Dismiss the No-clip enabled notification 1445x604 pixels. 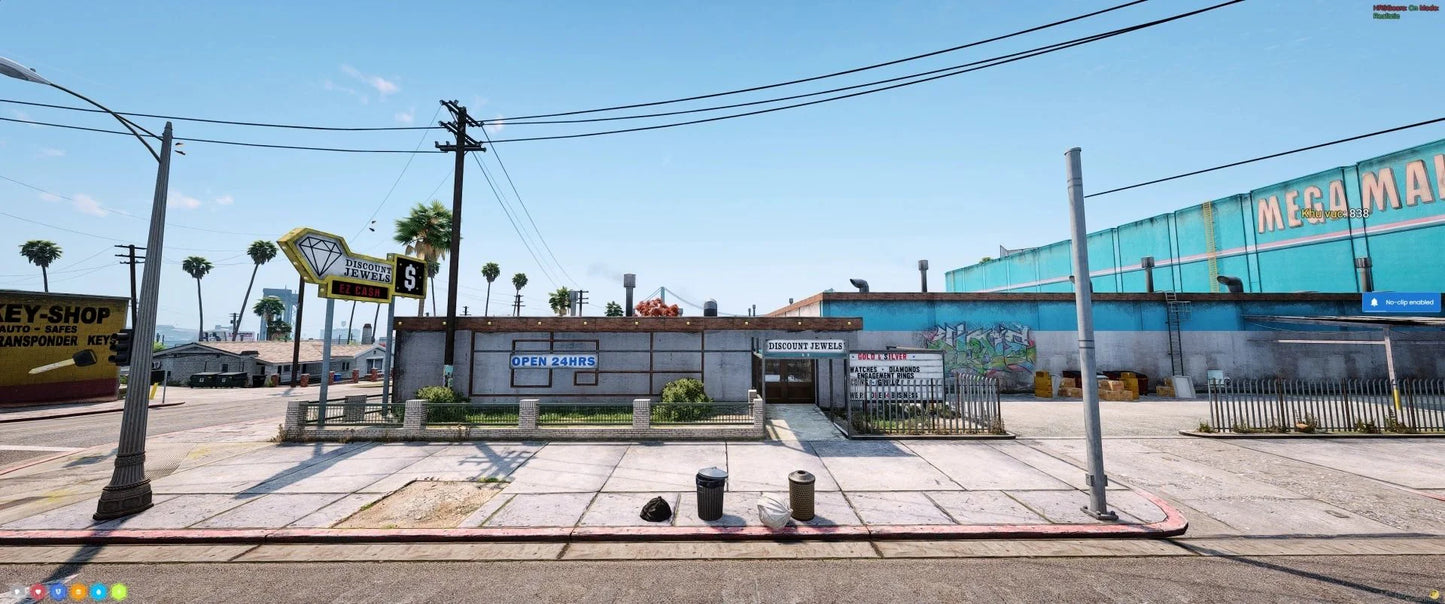(x=1400, y=302)
